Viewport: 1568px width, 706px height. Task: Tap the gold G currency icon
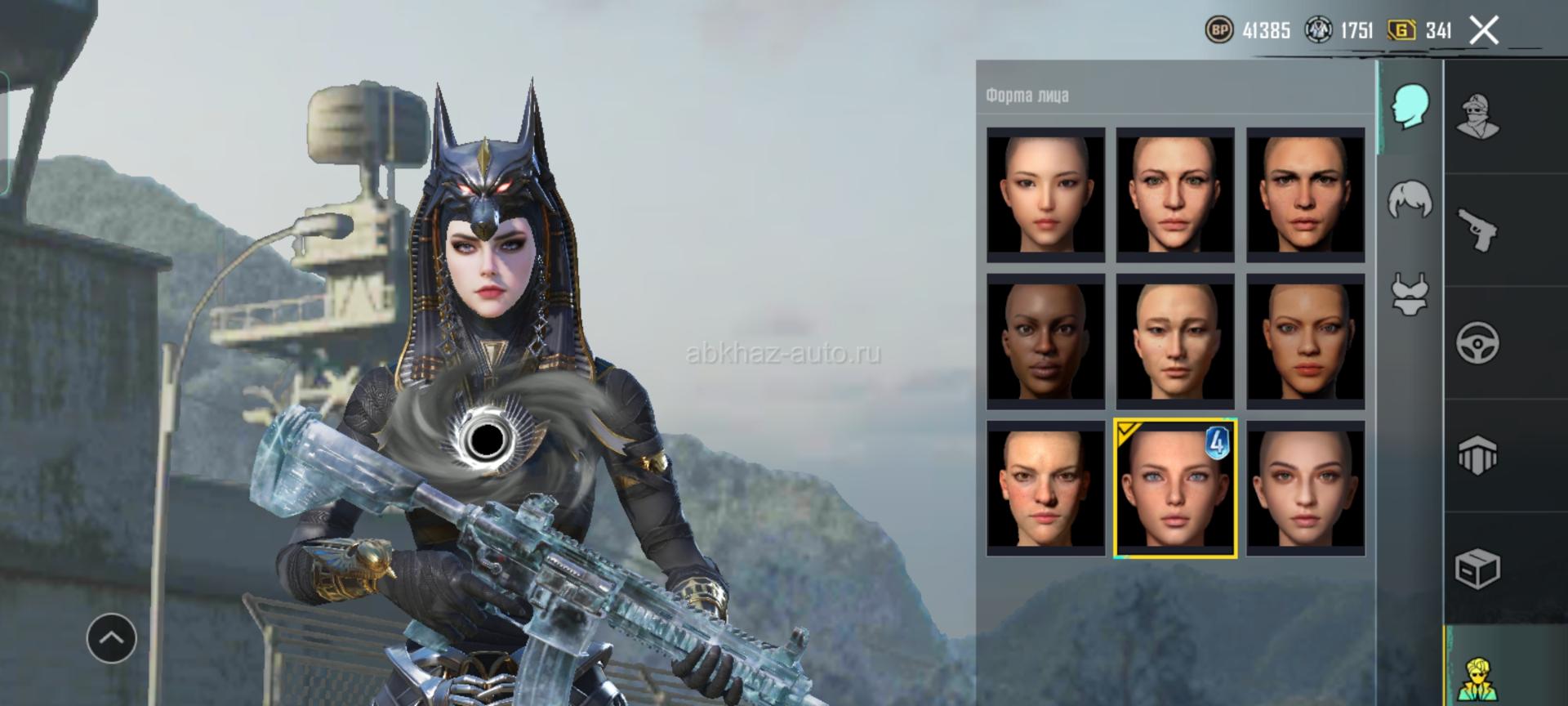[x=1401, y=30]
